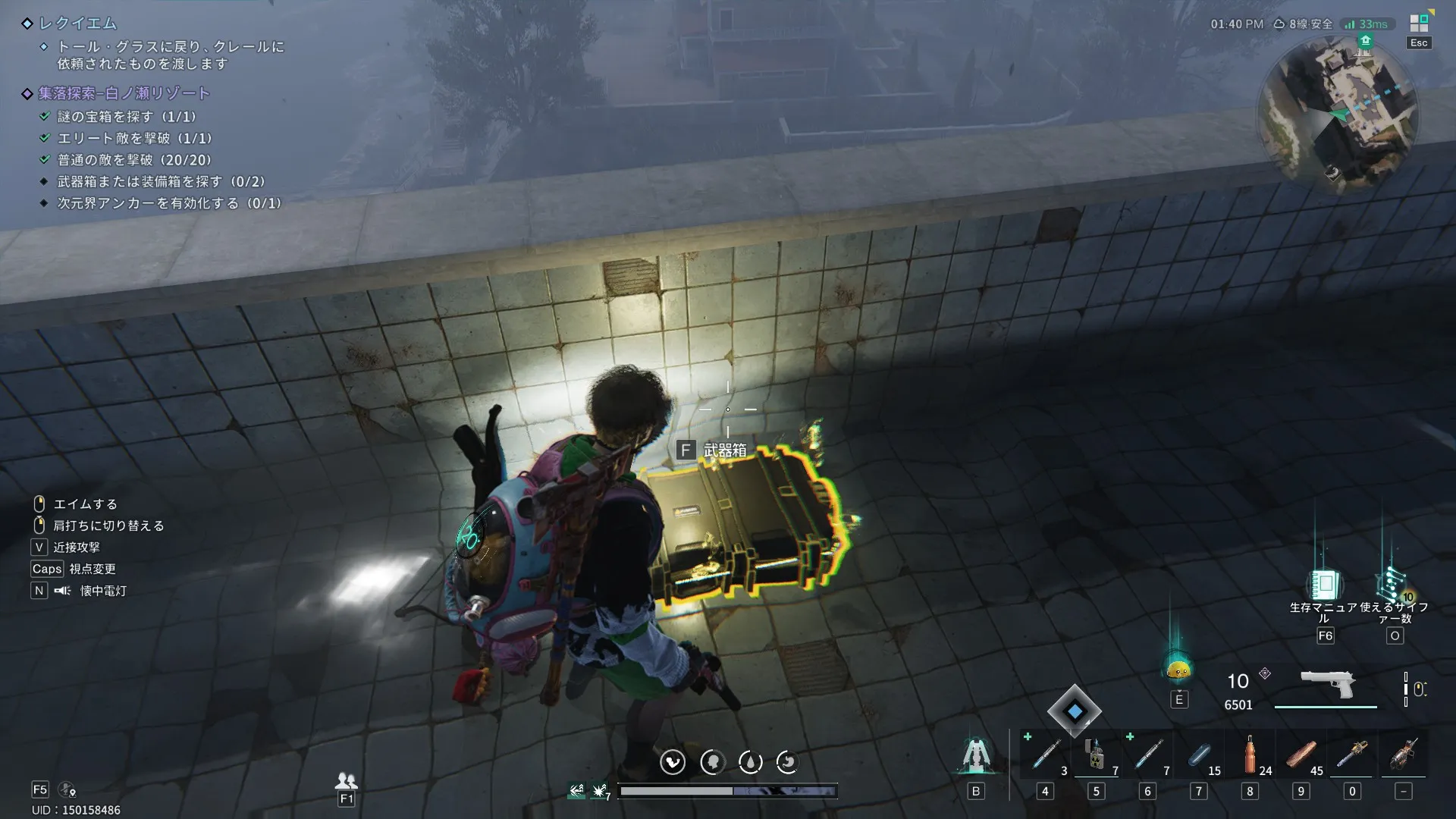The height and width of the screenshot is (819, 1456).
Task: Click the blue diamond indicator above the hotbar
Action: 1075,711
